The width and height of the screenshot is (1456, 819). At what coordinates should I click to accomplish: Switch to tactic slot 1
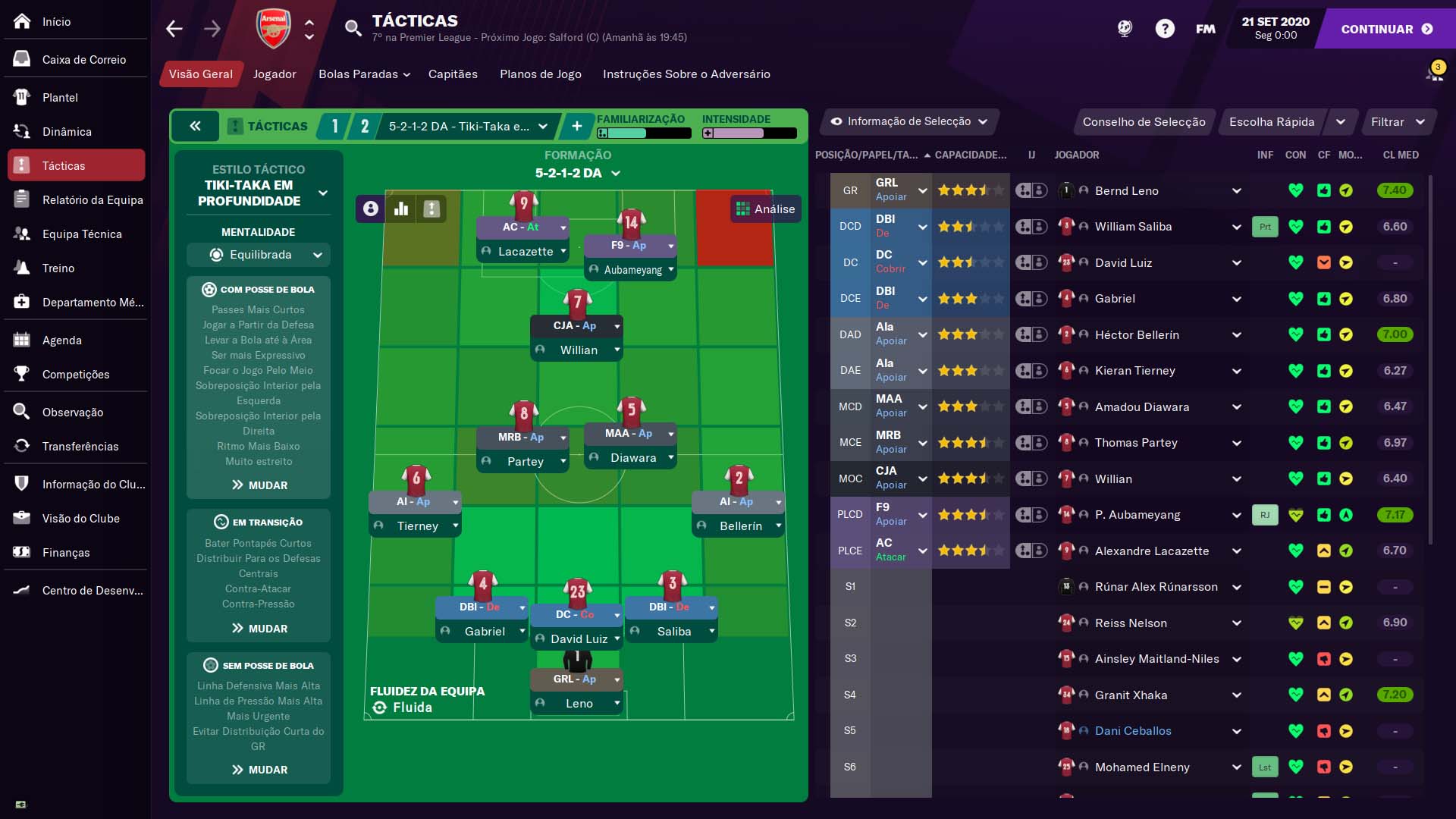click(x=334, y=126)
